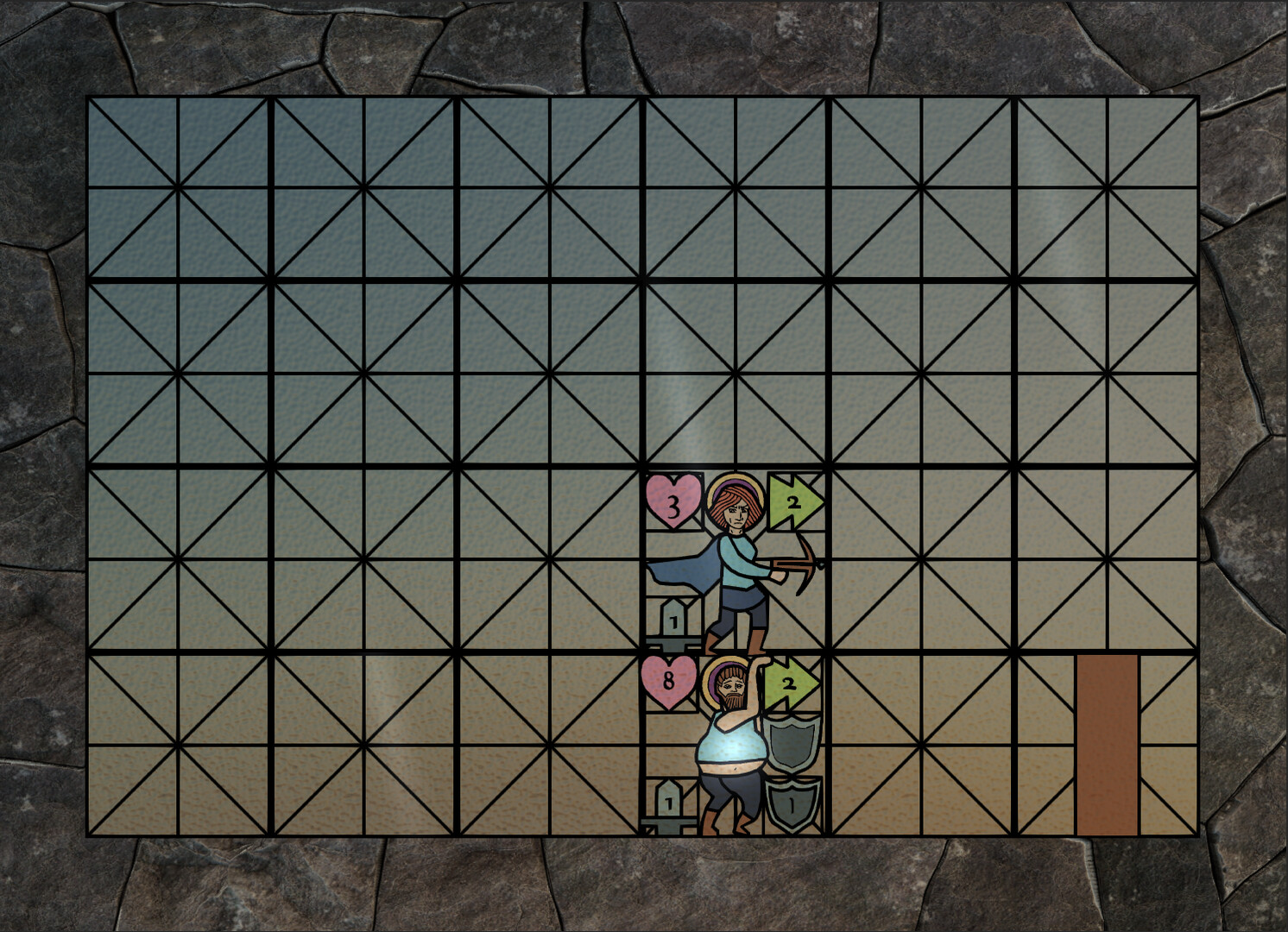Select the warrior's green movement arrow labeled 2
This screenshot has width=1288, height=932.
tap(791, 683)
